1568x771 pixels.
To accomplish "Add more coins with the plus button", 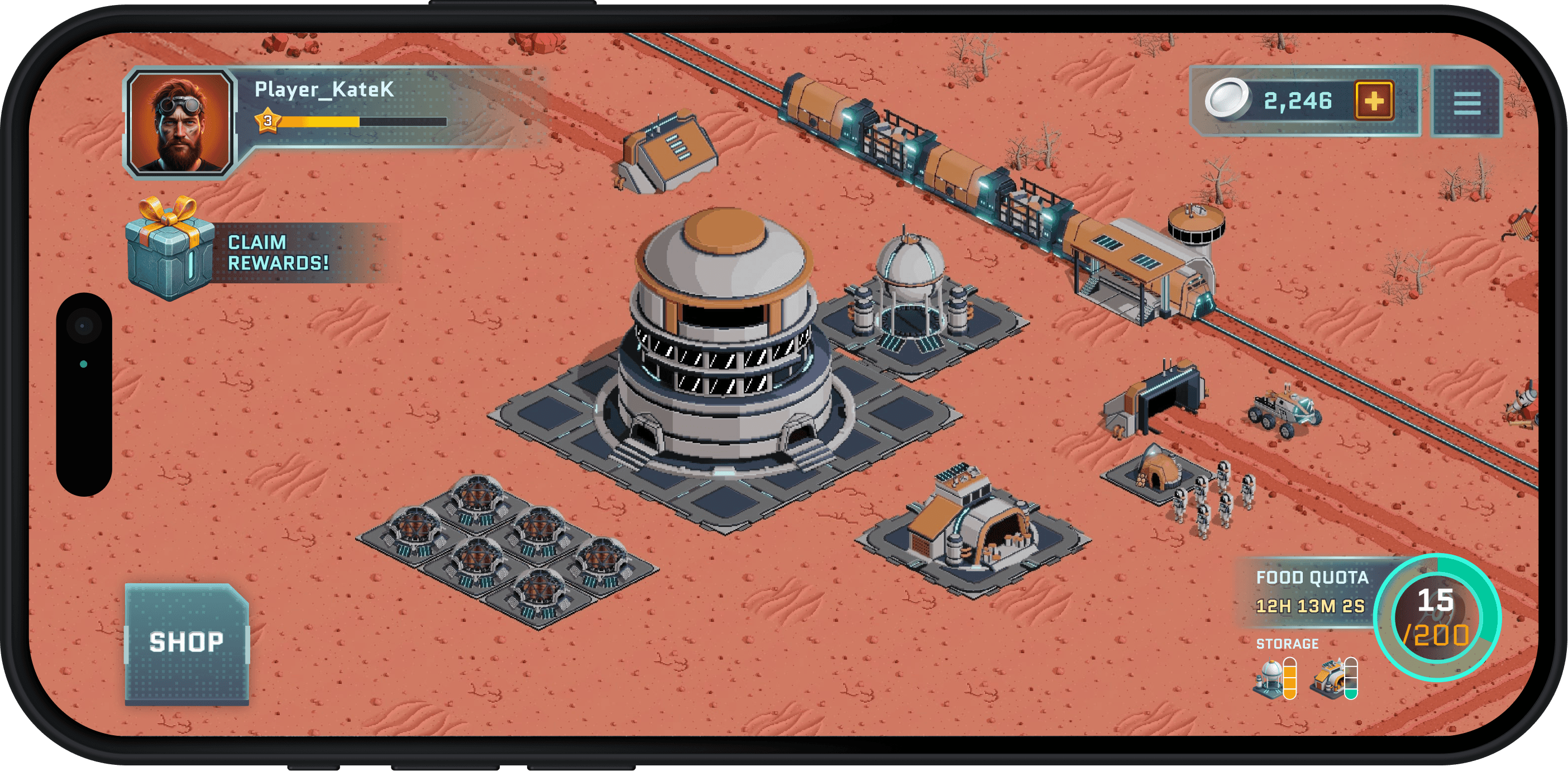I will tap(1374, 101).
